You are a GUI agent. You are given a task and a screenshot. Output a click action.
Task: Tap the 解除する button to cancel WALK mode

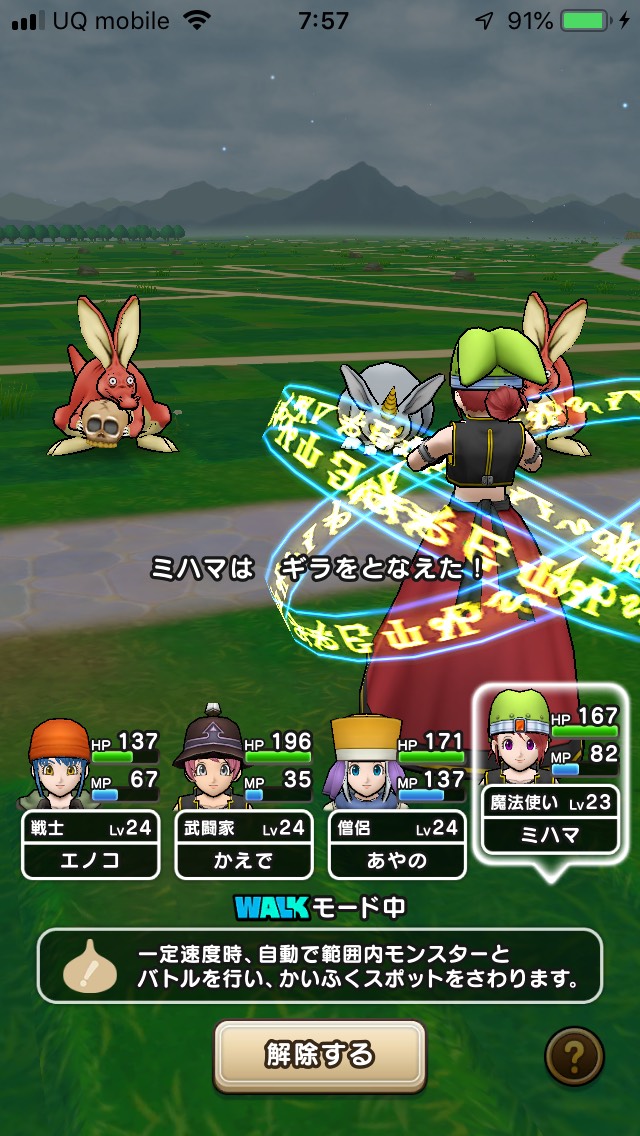320,1054
